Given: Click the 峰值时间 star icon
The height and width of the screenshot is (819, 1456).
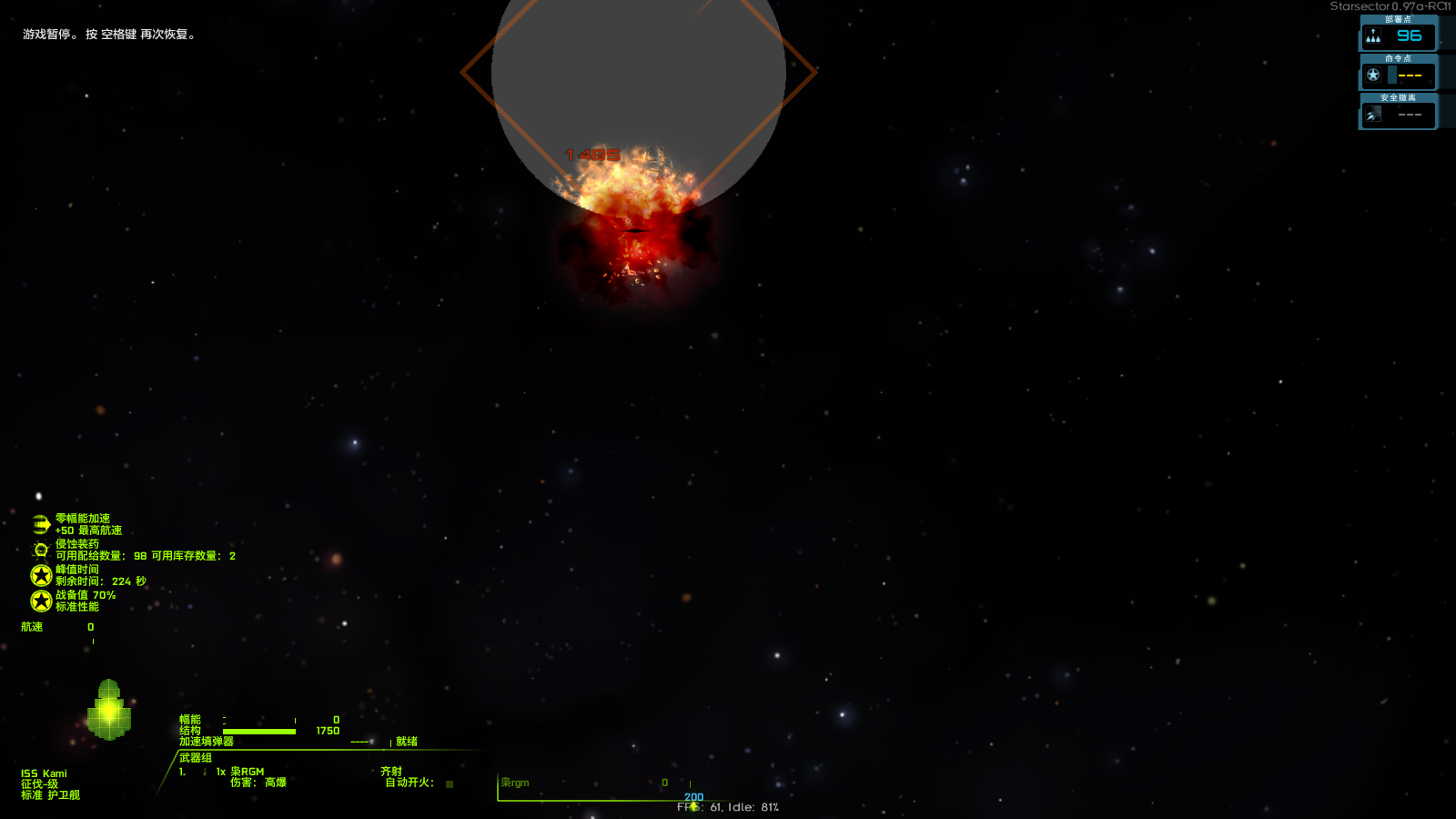Looking at the screenshot, I should point(40,573).
